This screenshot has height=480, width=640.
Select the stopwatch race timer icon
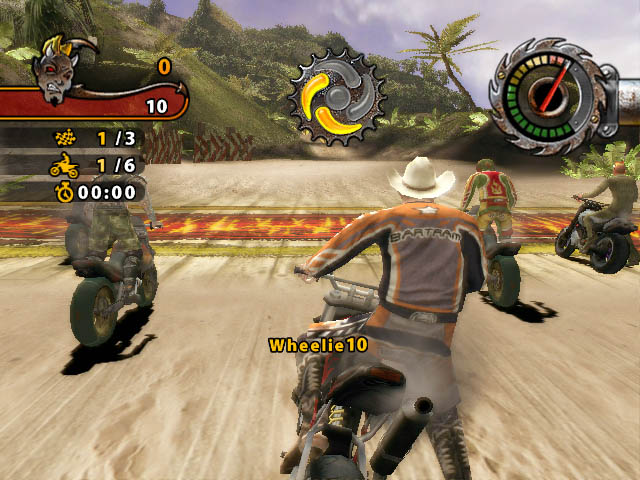tap(64, 190)
